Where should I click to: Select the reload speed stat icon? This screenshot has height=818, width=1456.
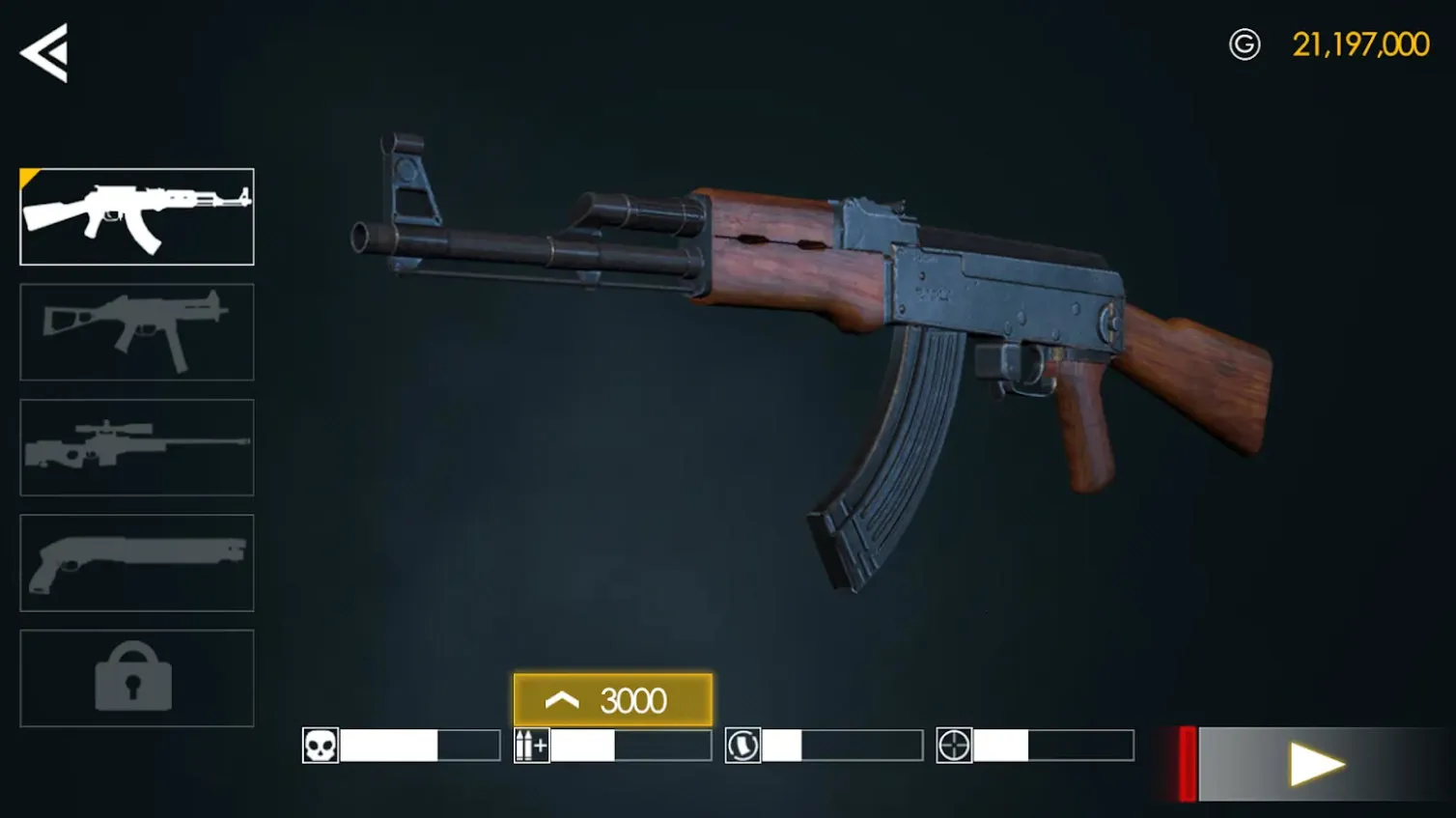click(742, 745)
